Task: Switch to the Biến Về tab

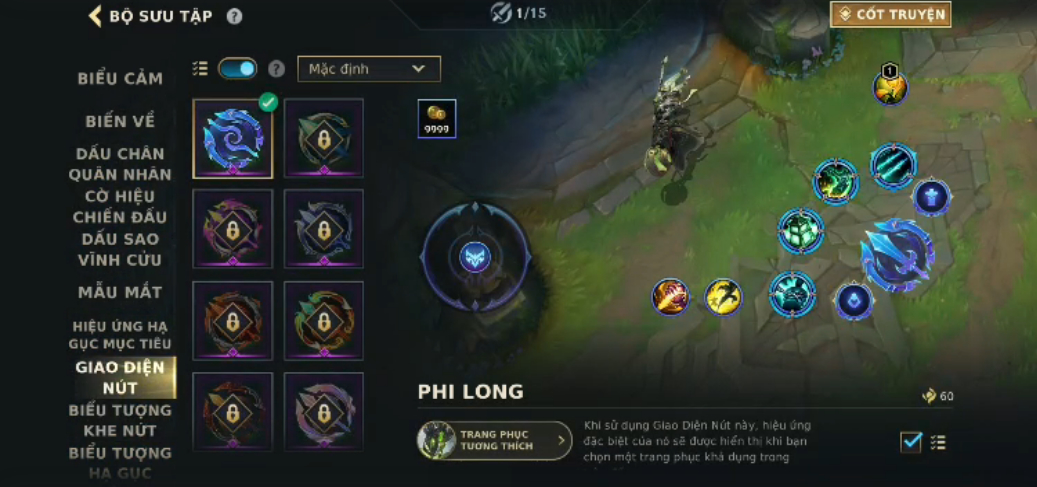Action: 120,121
